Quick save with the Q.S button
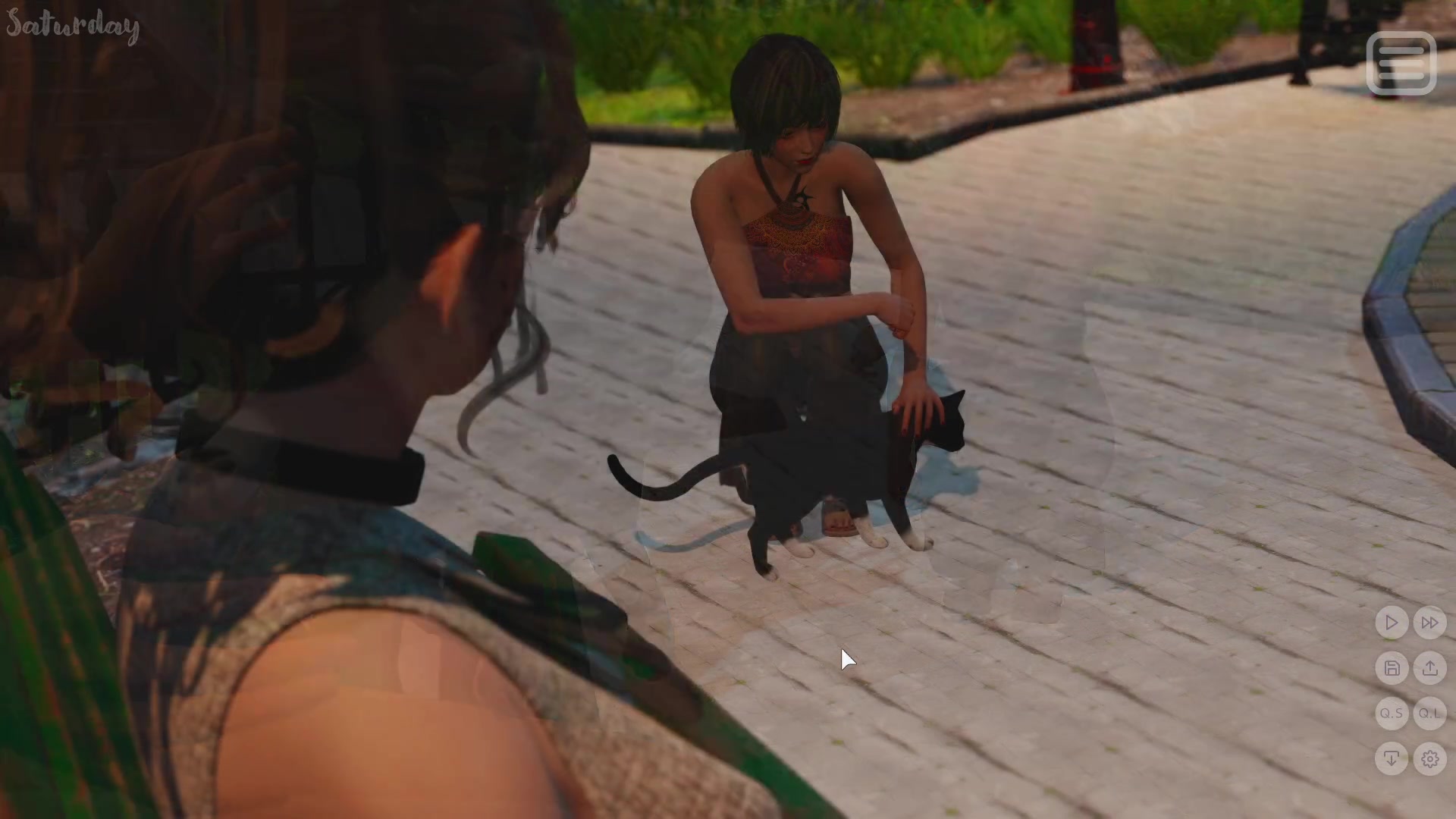Screen dimensions: 1456x819 1392,714
